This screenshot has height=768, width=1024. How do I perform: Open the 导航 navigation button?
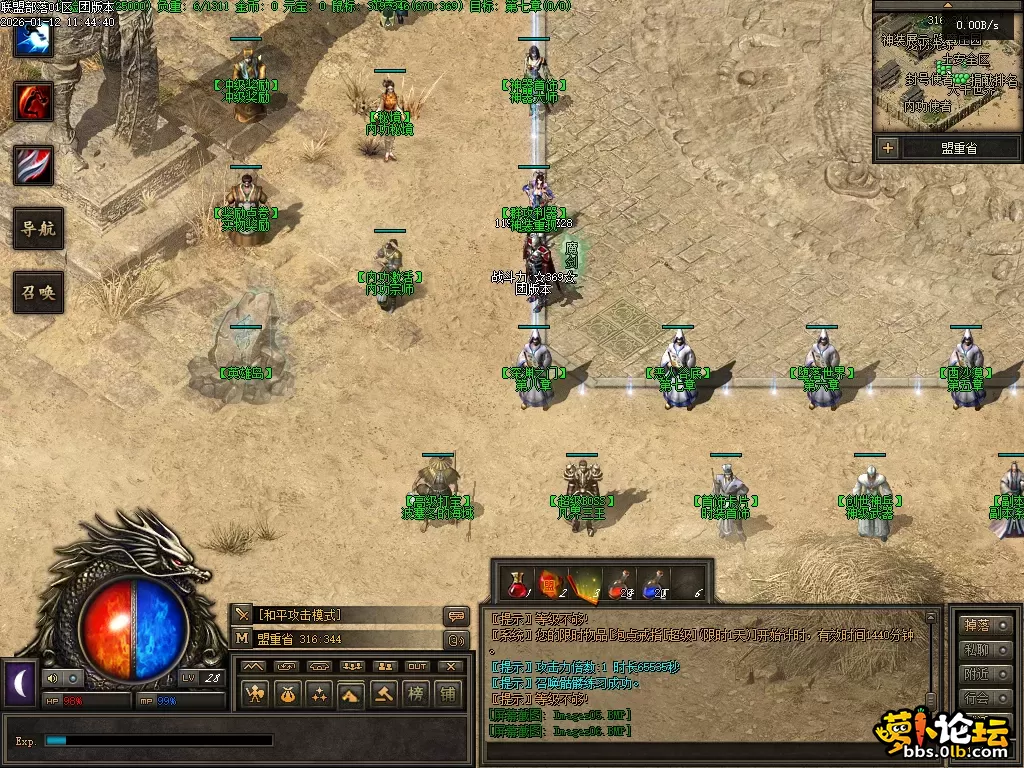(38, 229)
